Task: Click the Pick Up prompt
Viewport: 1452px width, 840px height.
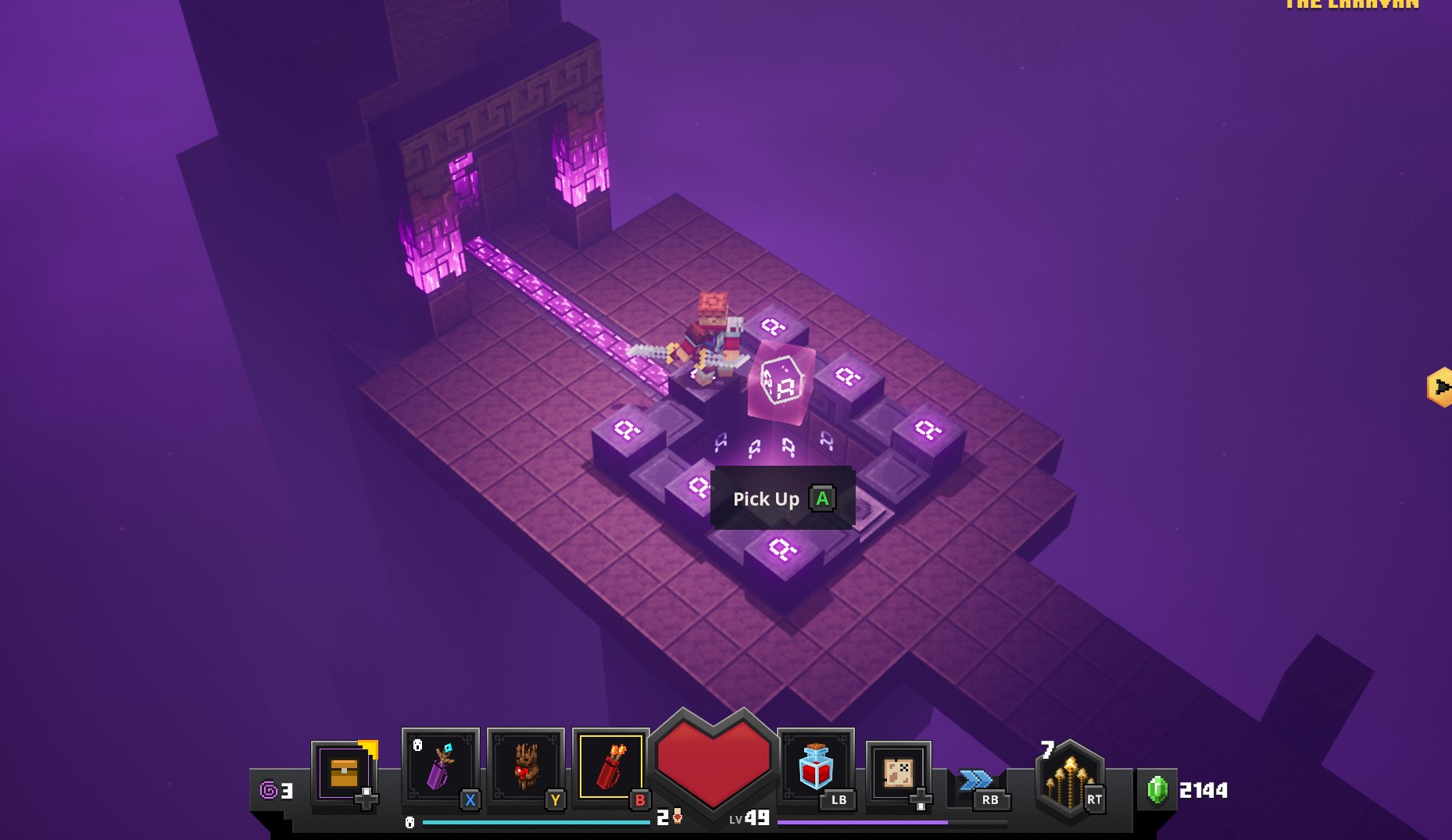Action: (x=782, y=499)
